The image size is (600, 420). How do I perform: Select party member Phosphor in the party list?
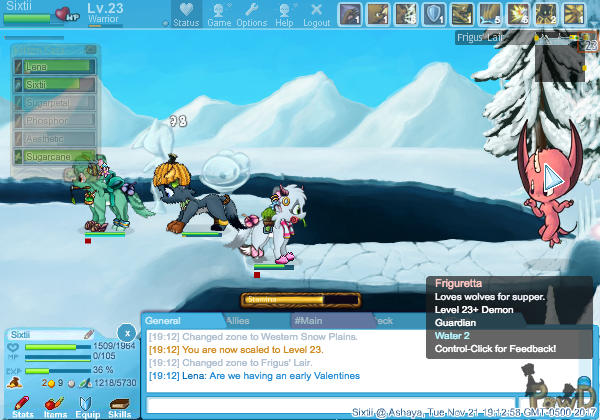tap(56, 121)
